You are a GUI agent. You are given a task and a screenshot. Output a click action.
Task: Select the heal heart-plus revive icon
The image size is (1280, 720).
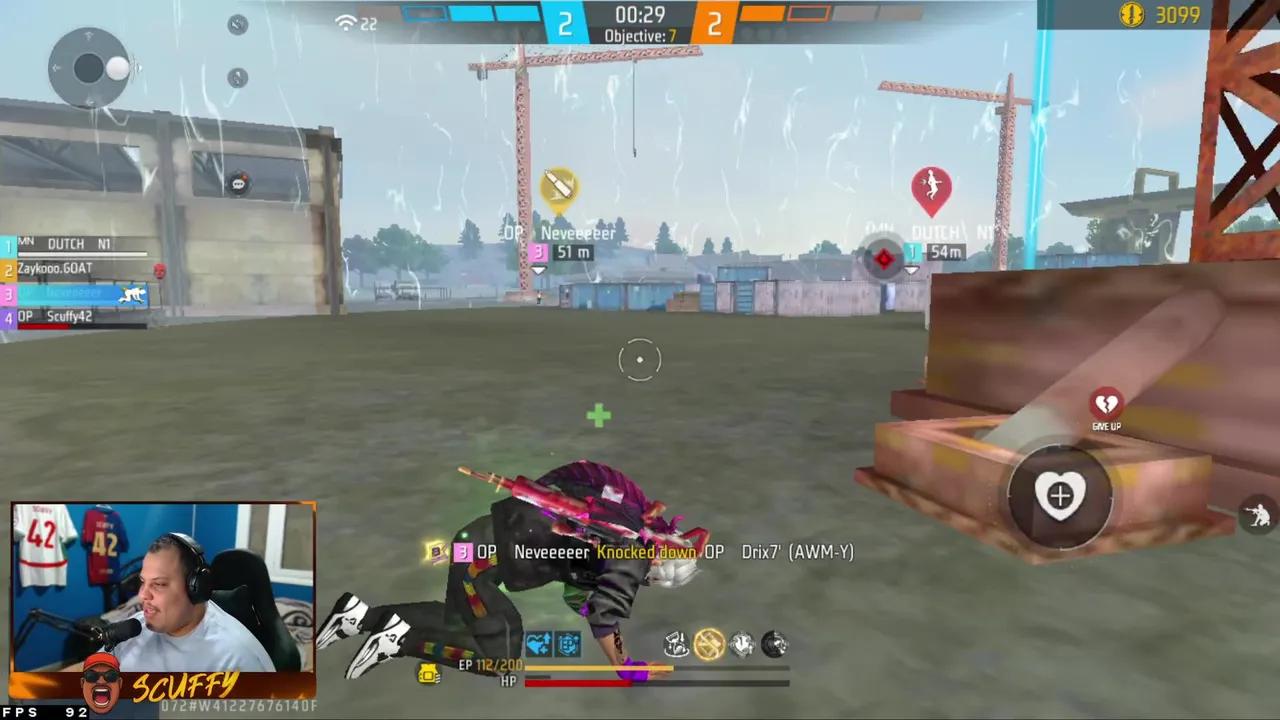click(1060, 495)
